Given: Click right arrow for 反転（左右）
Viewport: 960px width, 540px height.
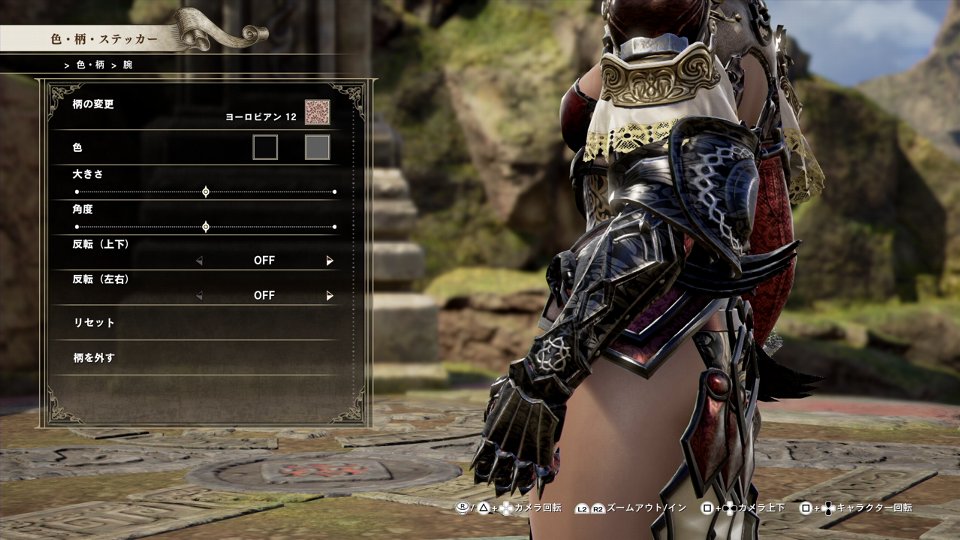Looking at the screenshot, I should tap(329, 296).
